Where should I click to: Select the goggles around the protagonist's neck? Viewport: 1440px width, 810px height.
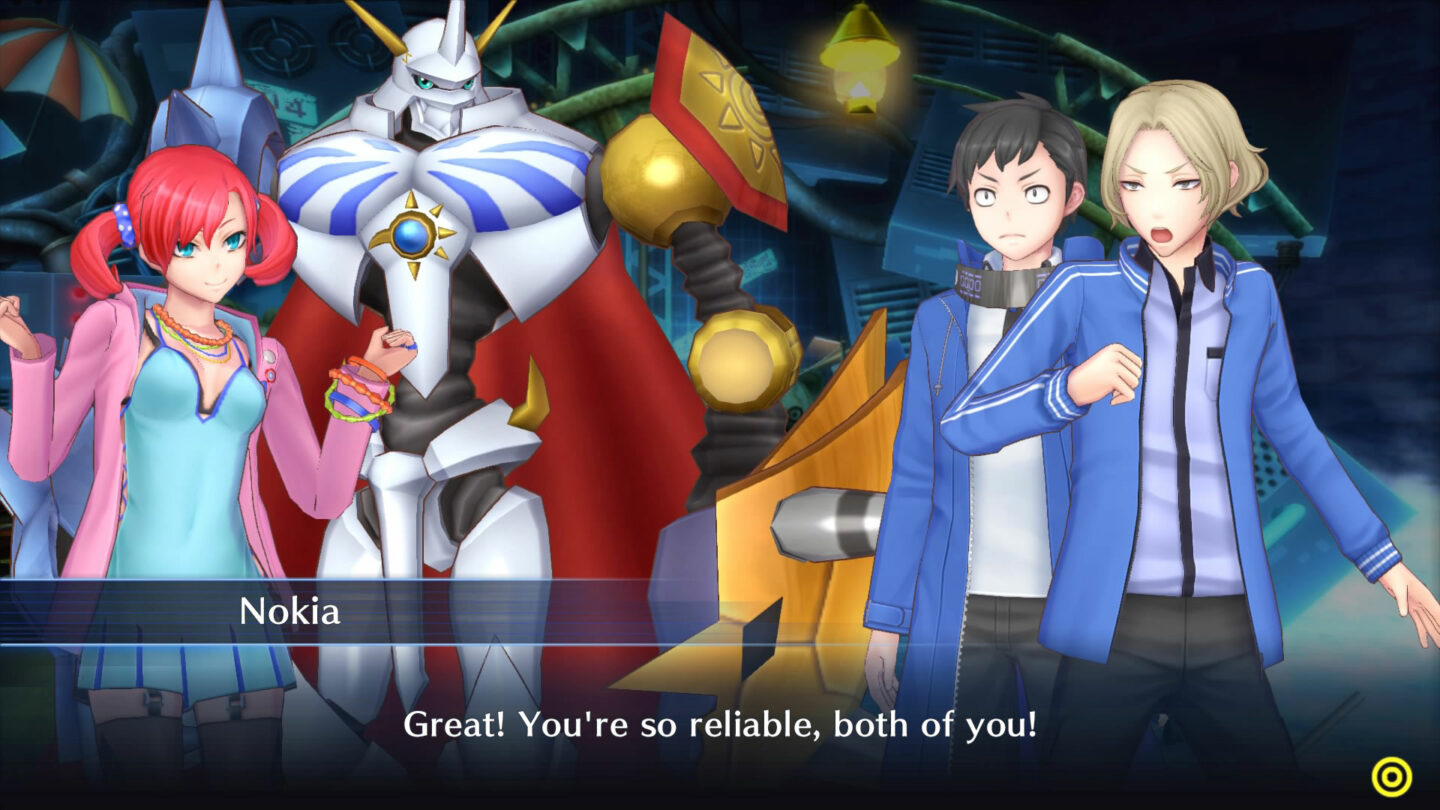pos(1000,286)
